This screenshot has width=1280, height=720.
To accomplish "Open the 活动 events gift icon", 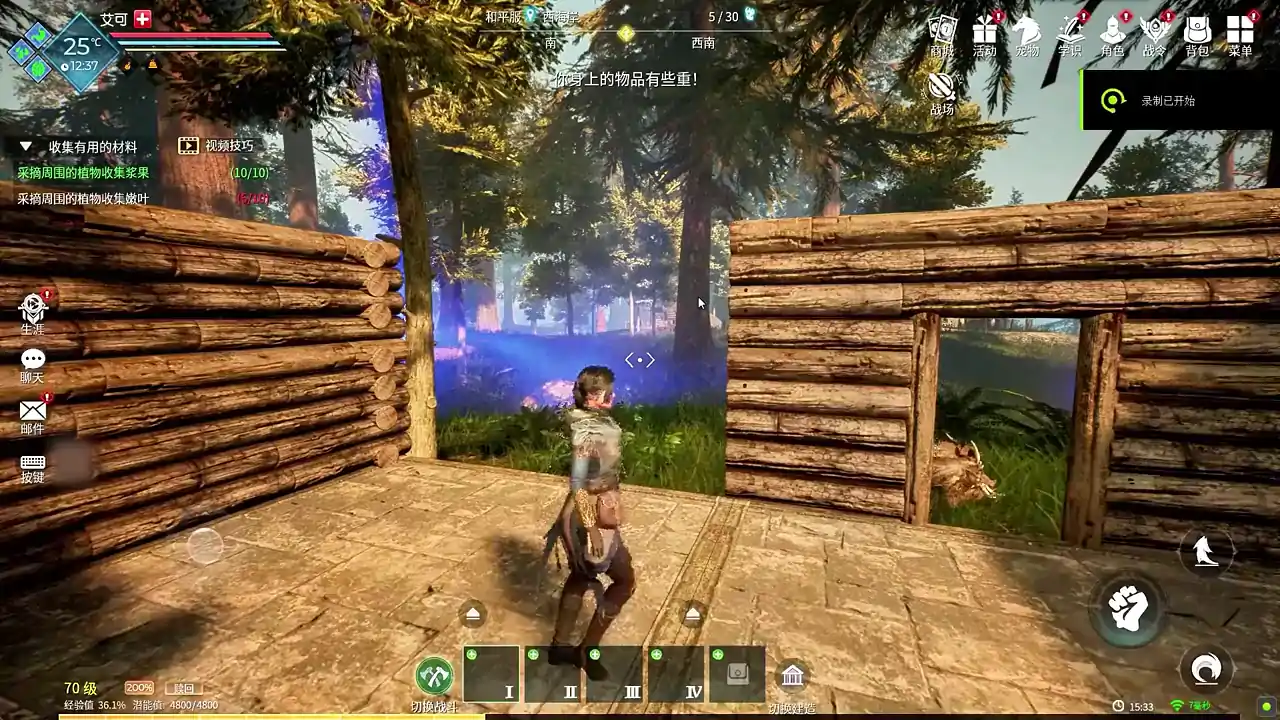I will coord(985,33).
